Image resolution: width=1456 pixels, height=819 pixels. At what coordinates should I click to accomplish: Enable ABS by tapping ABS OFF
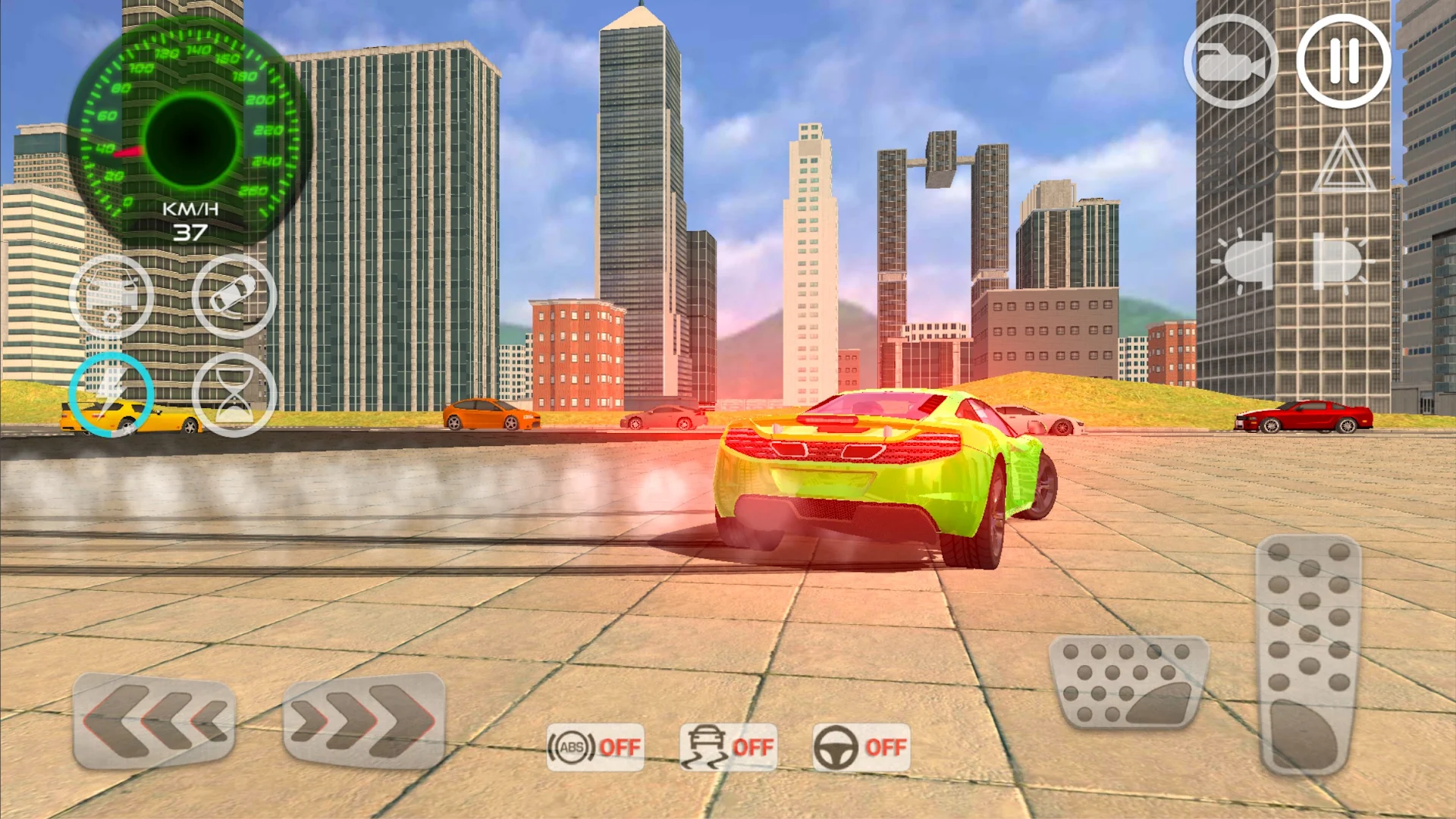point(595,747)
